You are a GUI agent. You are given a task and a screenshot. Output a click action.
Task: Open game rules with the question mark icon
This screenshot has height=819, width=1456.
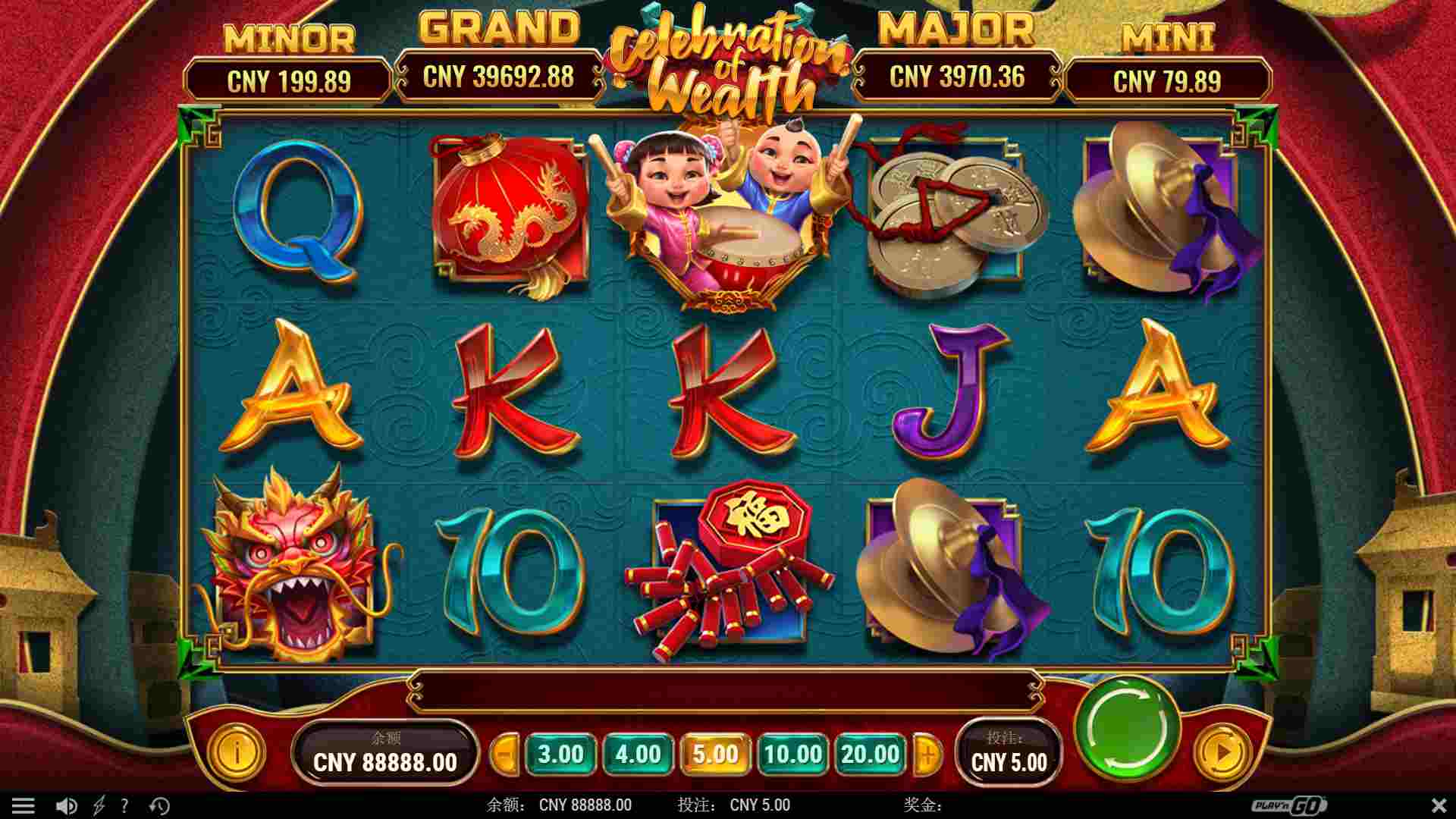pyautogui.click(x=126, y=805)
